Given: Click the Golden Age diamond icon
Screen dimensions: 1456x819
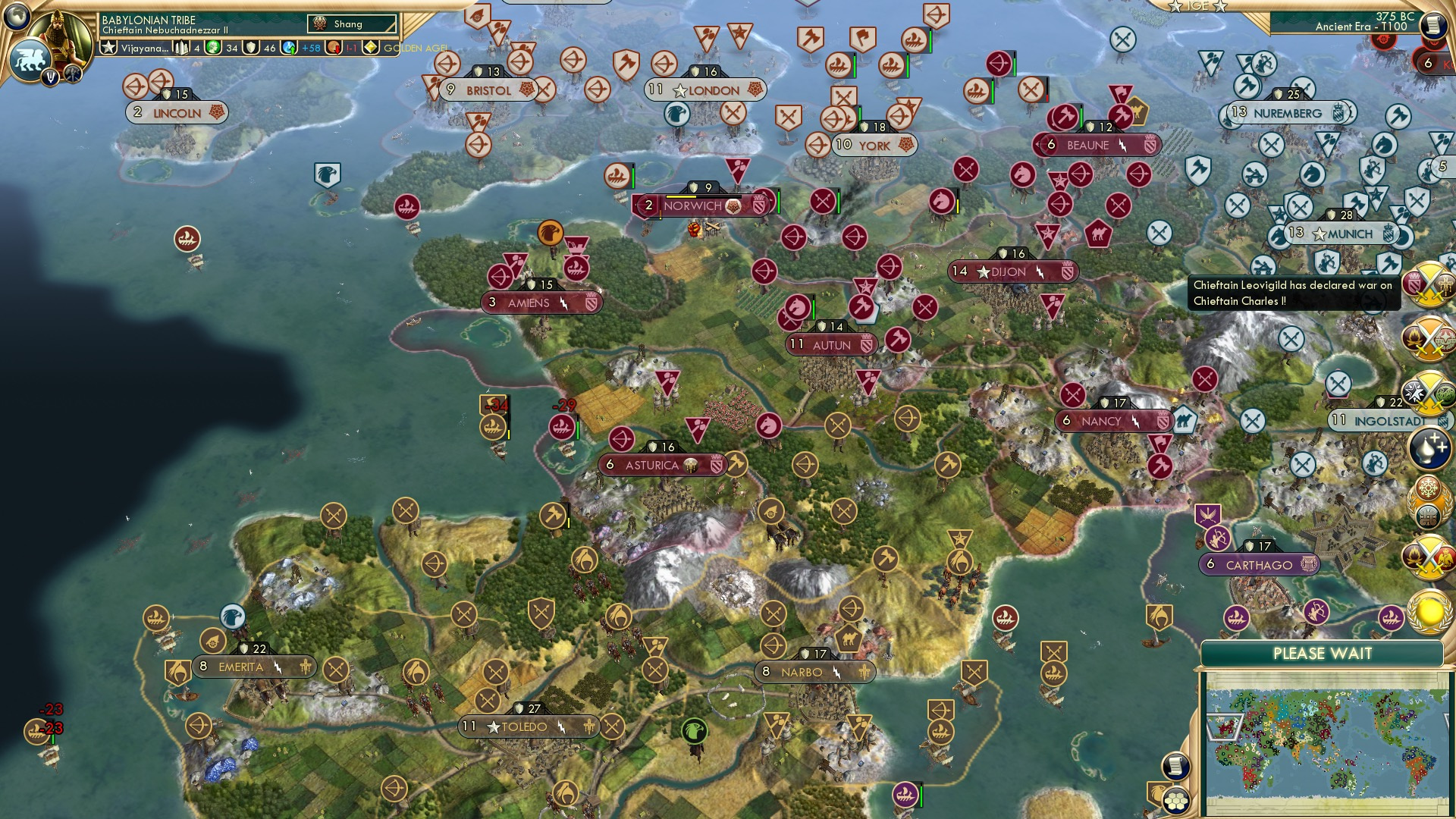Looking at the screenshot, I should click(369, 47).
